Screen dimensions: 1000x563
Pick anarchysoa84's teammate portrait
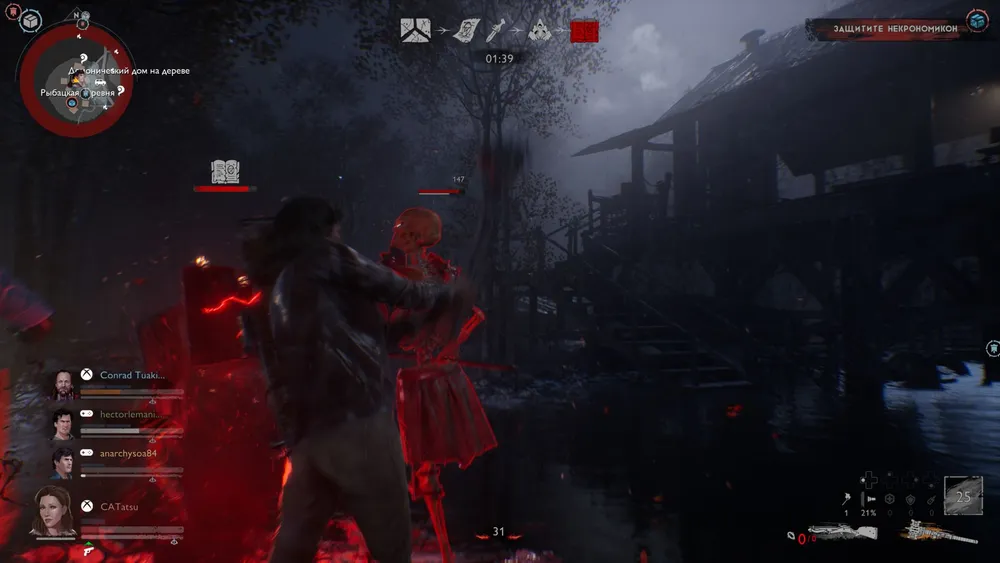62,463
